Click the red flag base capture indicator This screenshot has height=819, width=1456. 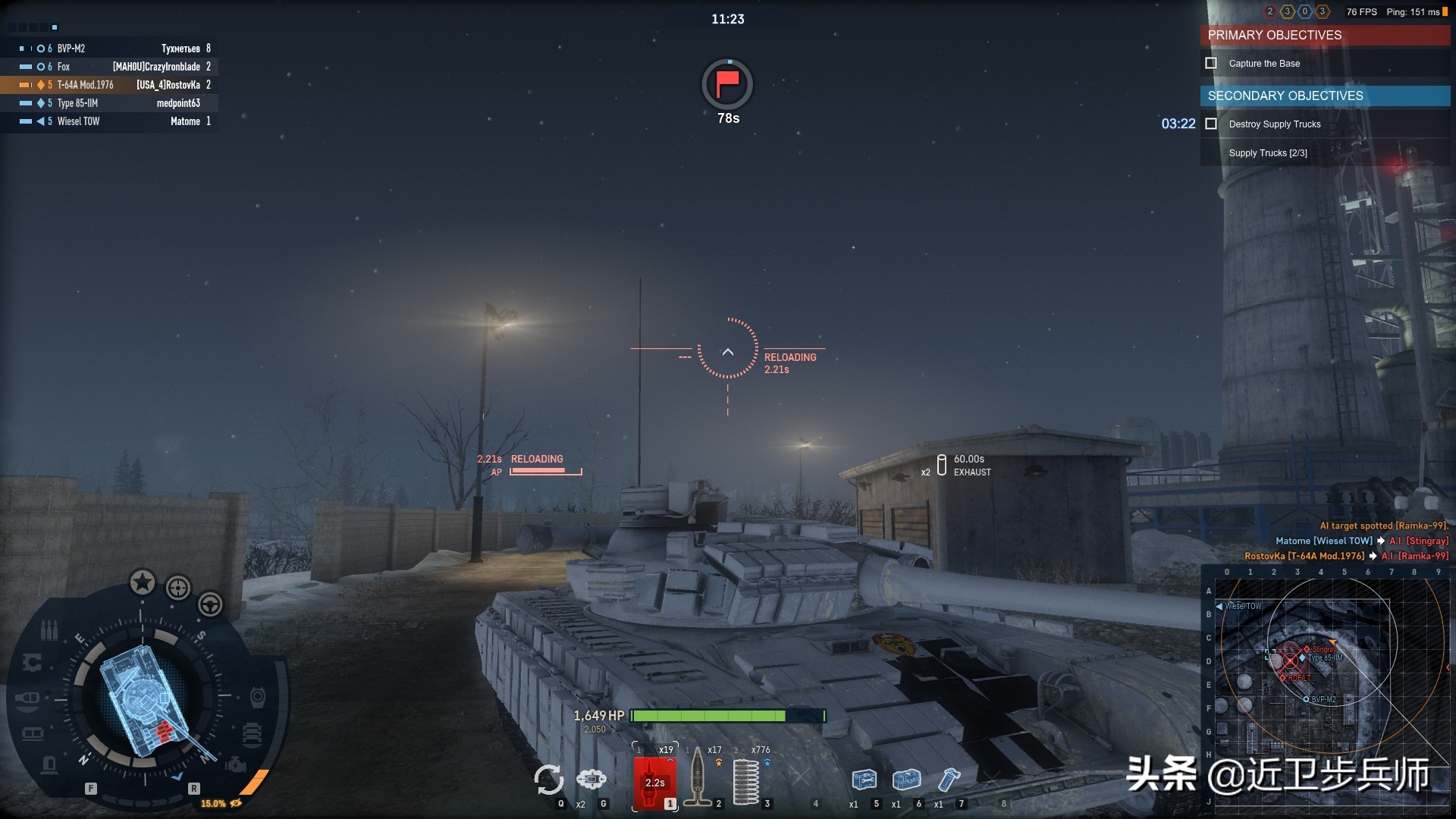tap(727, 83)
